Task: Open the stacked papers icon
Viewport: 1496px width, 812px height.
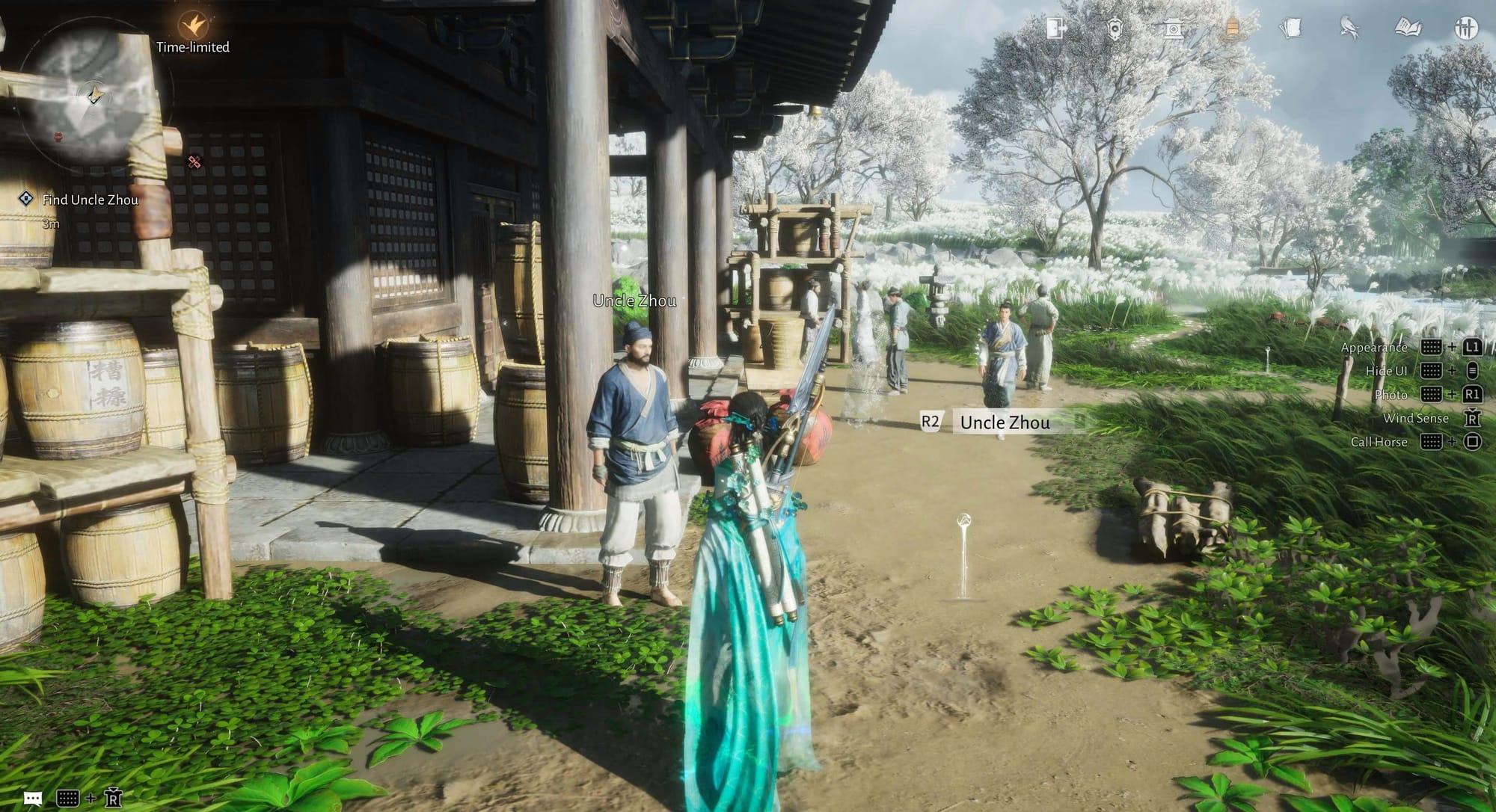Action: coord(1290,28)
